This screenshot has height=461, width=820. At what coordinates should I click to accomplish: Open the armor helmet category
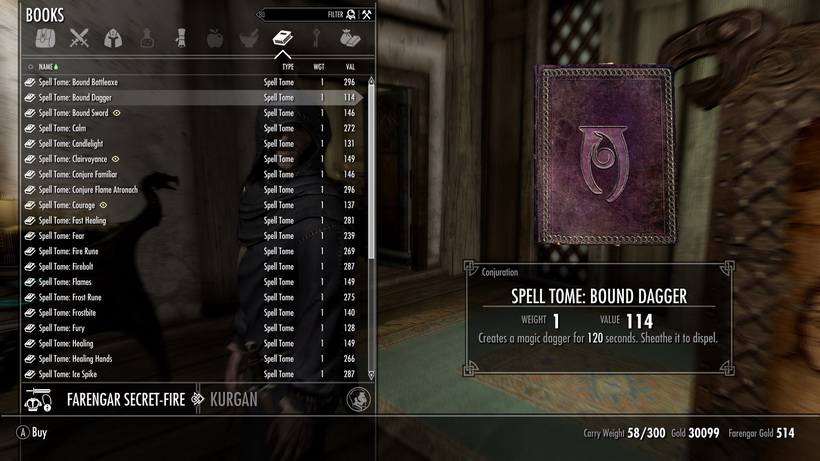point(113,39)
